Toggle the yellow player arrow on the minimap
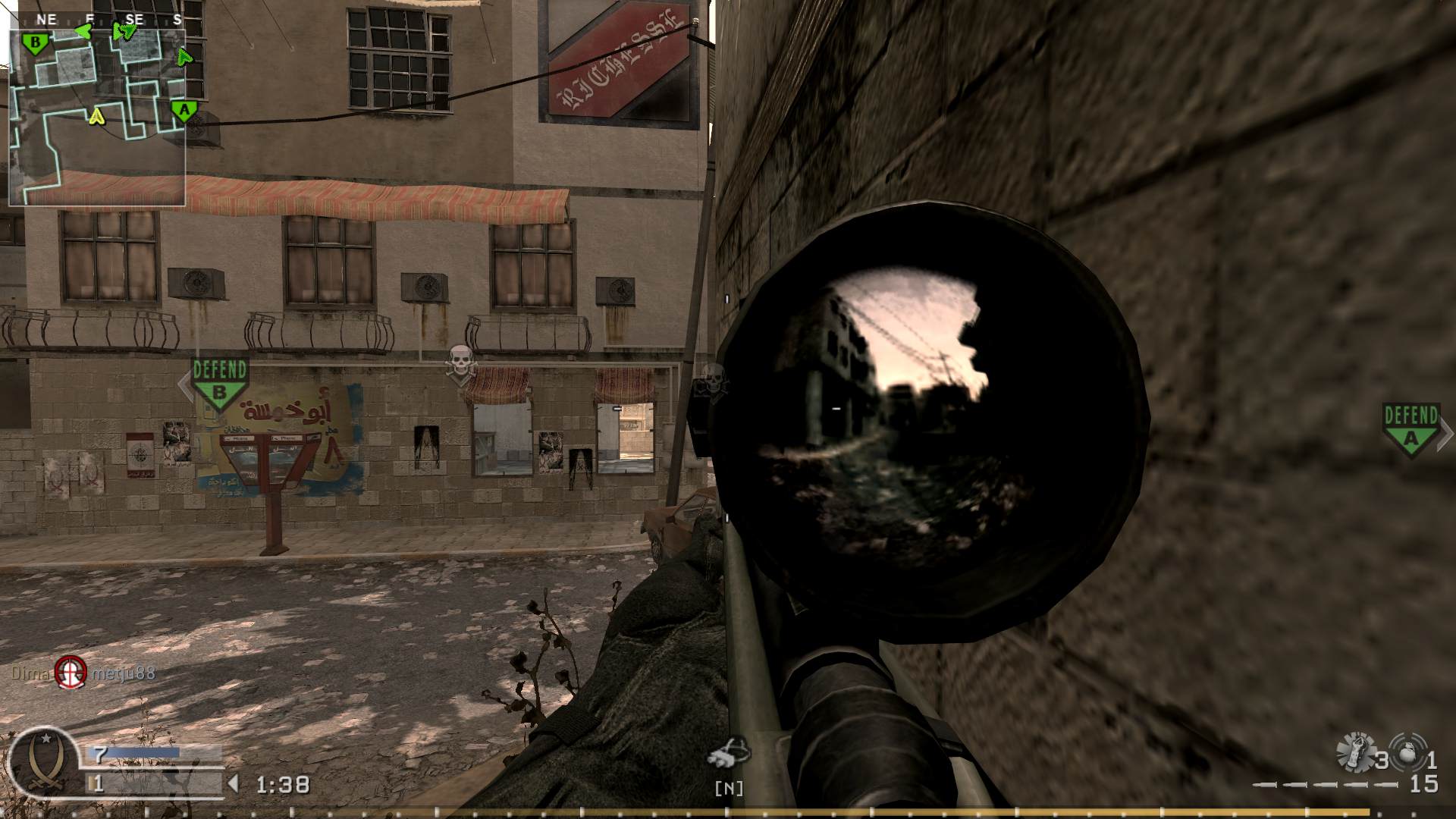Screen dimensions: 1456x819 tap(97, 117)
